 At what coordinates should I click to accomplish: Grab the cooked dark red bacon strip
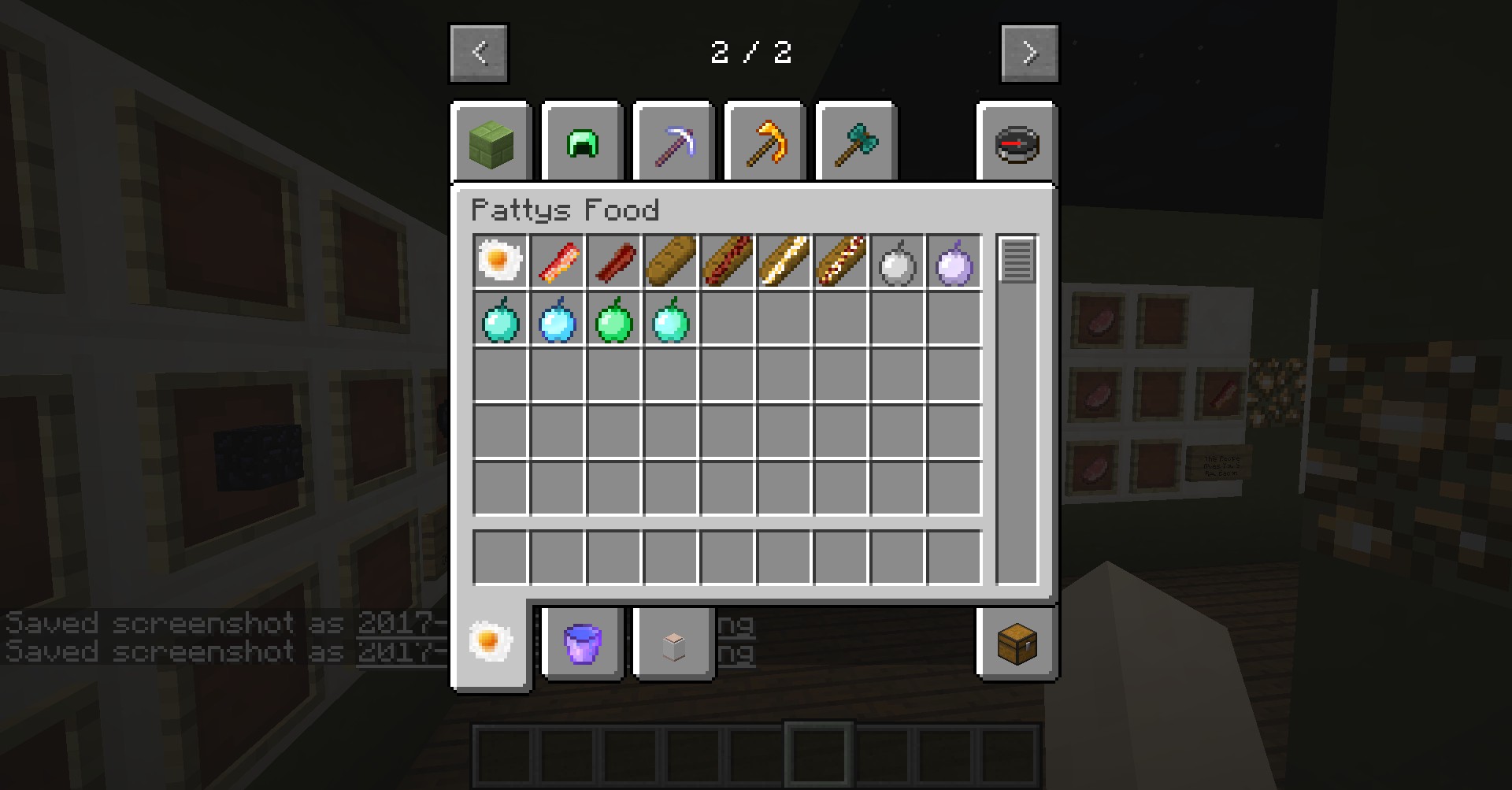point(614,261)
